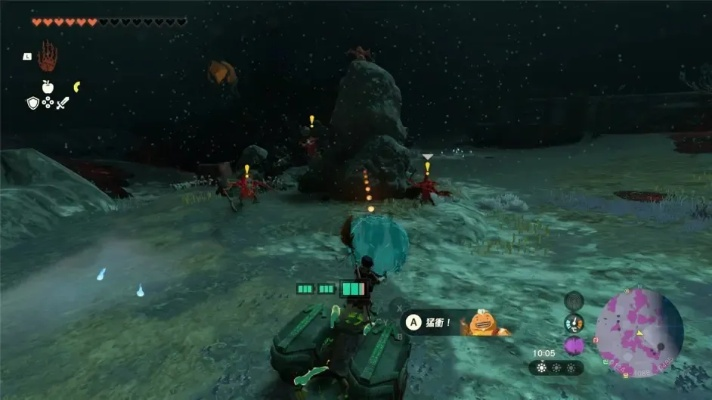Select the noise sensor icon above the temperature gauge
This screenshot has width=712, height=400.
(x=573, y=300)
